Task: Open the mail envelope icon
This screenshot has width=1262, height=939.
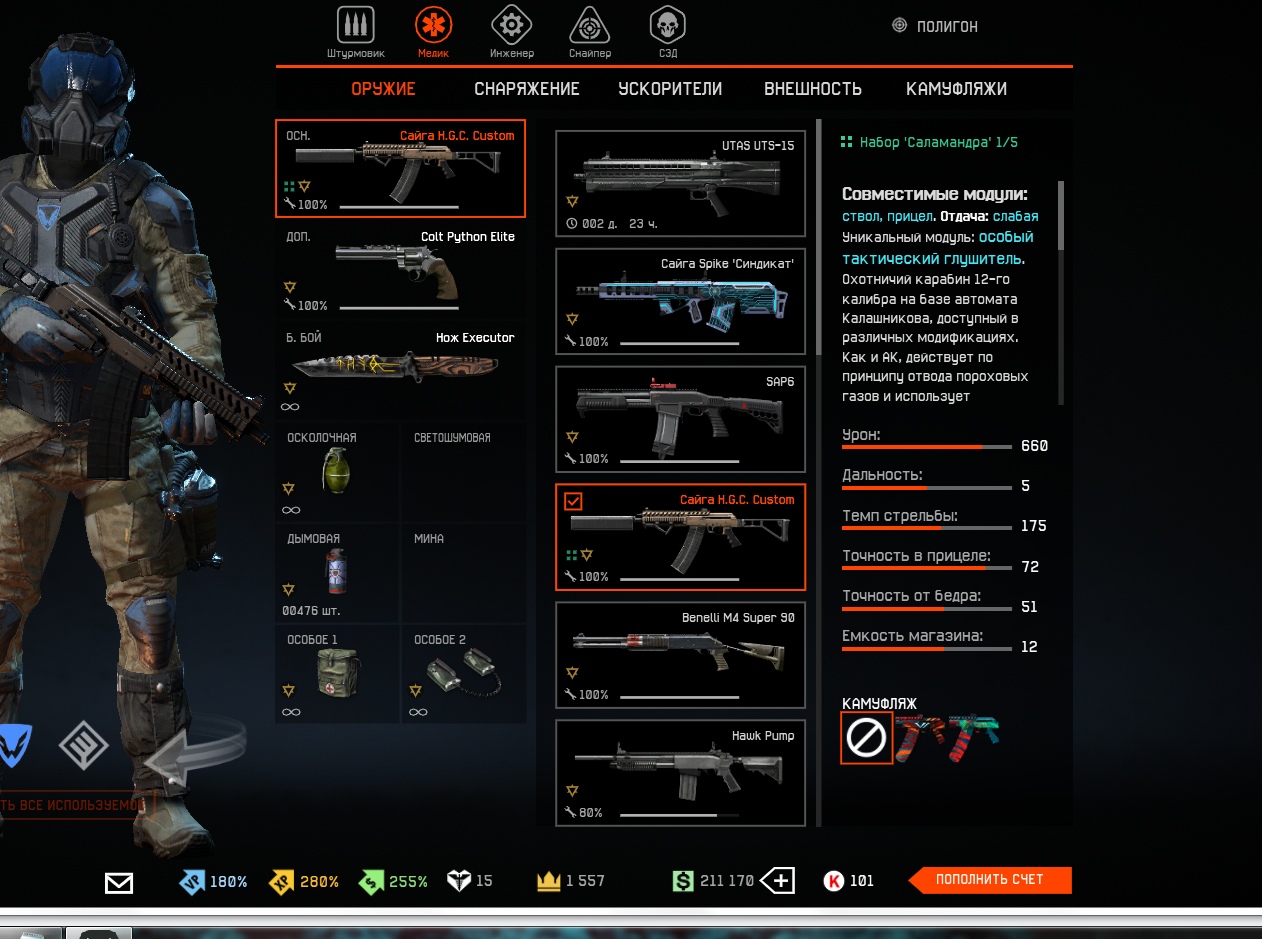Action: (119, 882)
